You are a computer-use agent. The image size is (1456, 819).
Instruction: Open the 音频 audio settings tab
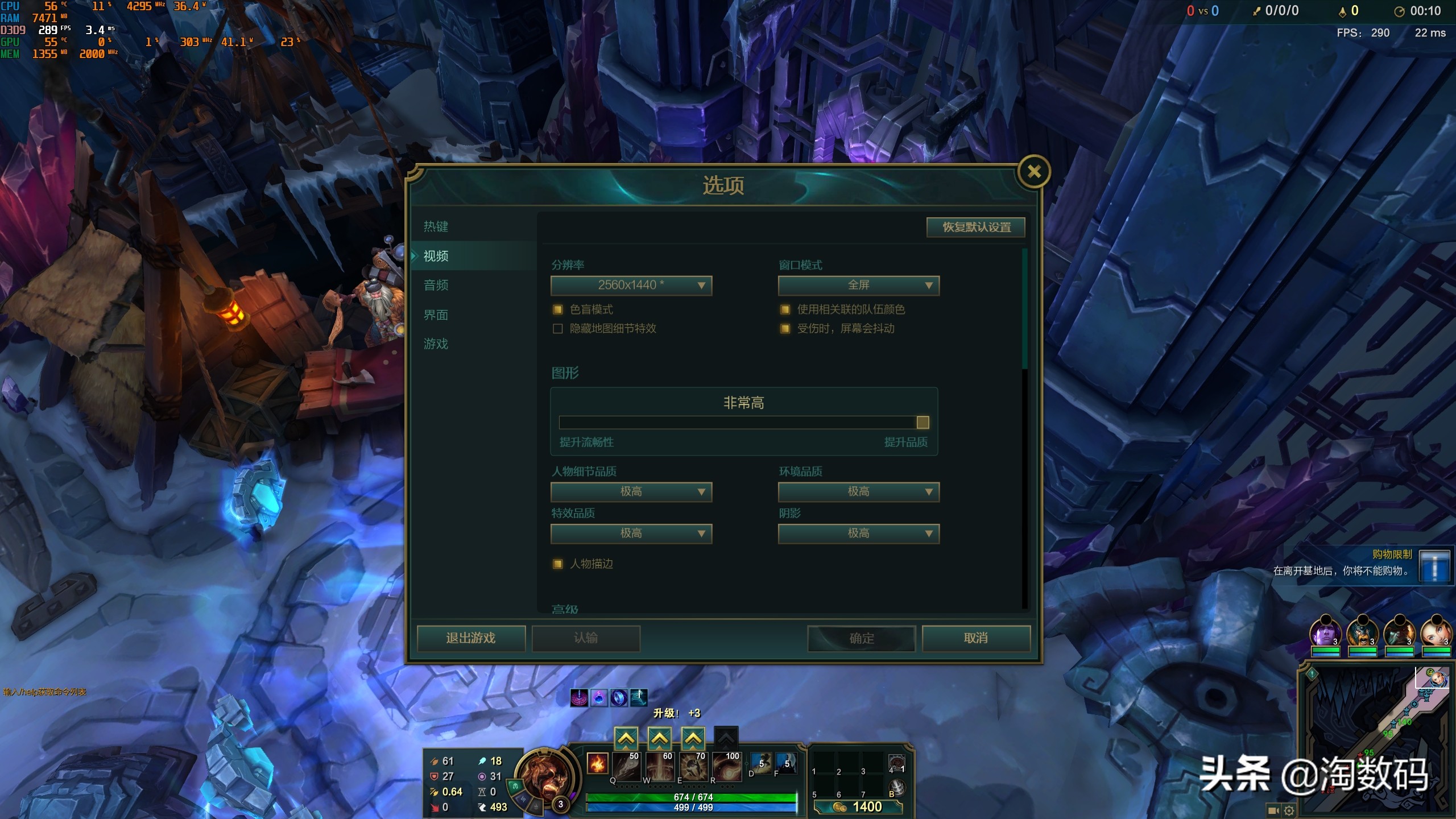(x=436, y=286)
